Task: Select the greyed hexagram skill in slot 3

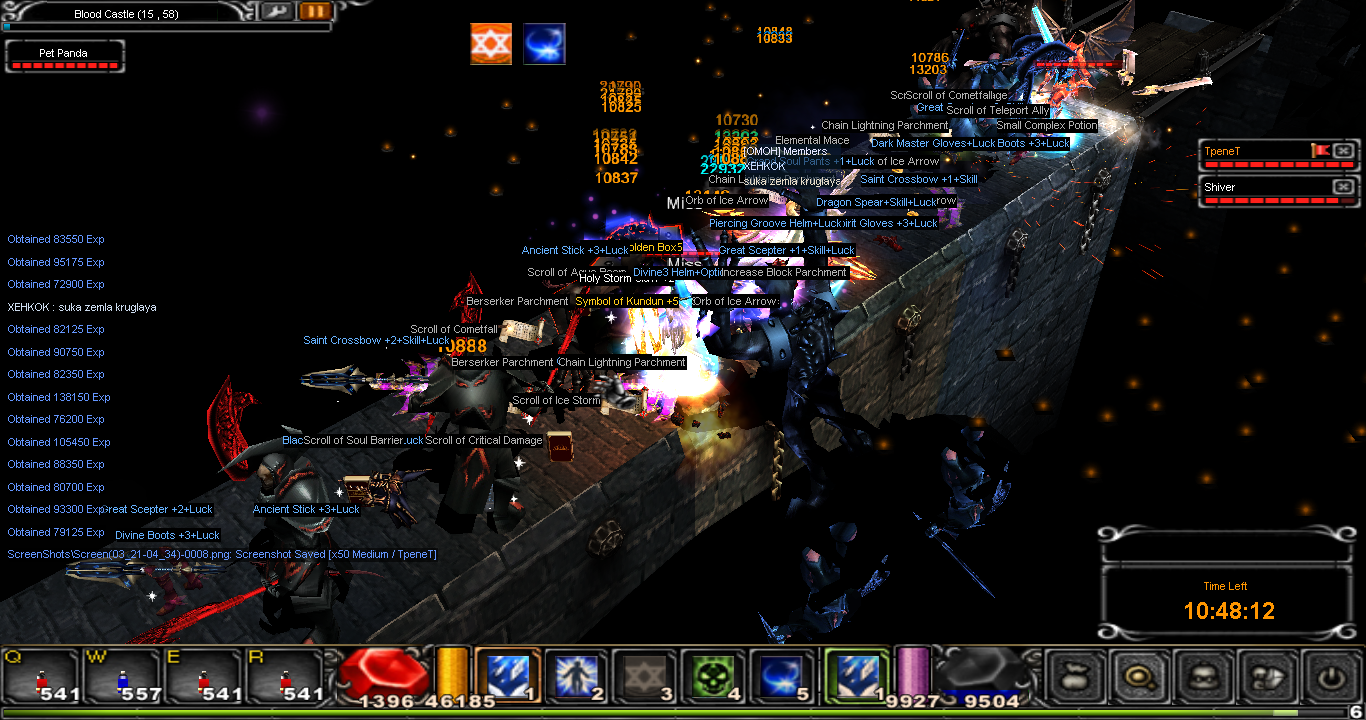Action: coord(645,677)
